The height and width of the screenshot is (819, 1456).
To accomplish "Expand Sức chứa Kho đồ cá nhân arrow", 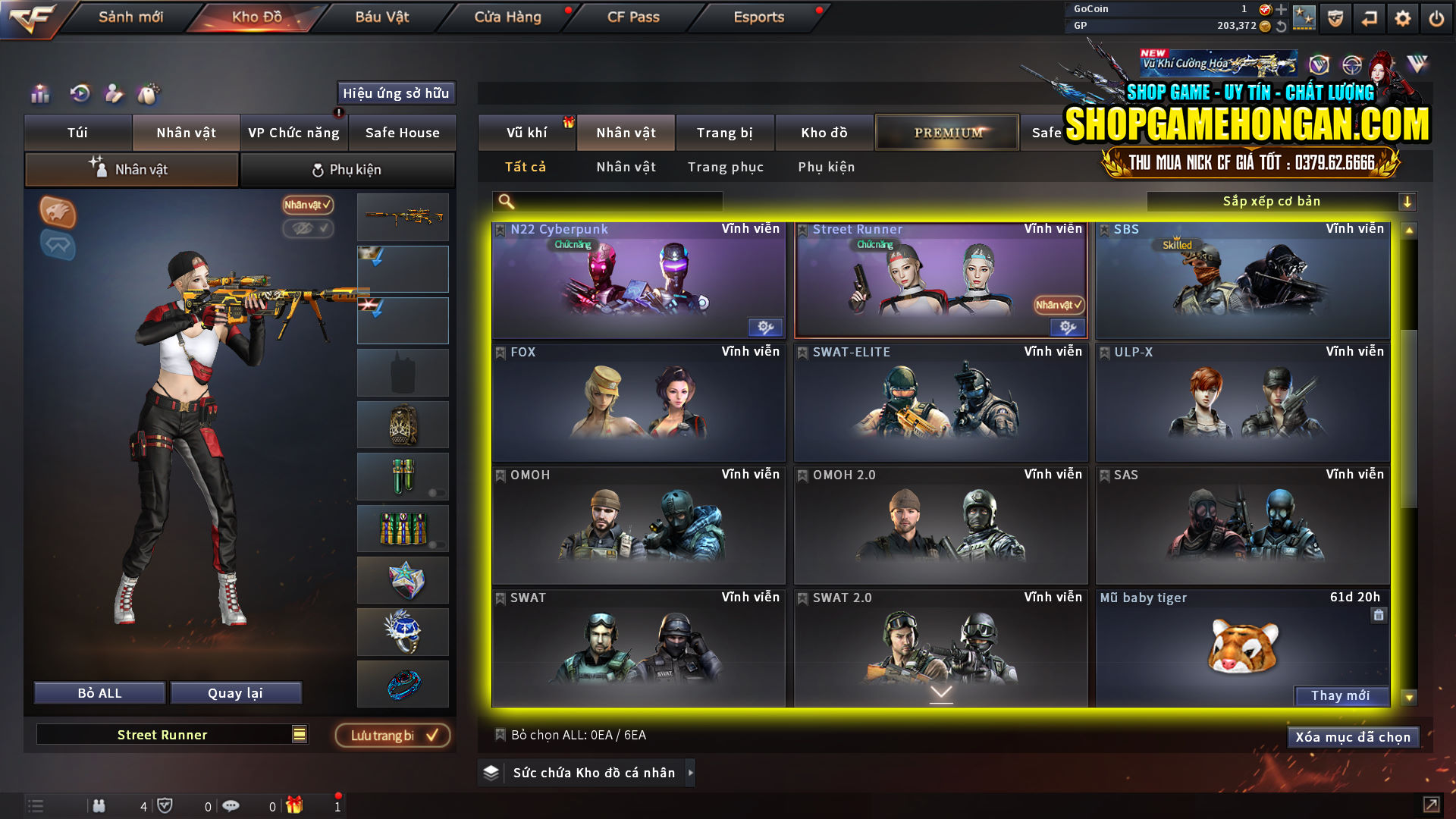I will tap(691, 773).
